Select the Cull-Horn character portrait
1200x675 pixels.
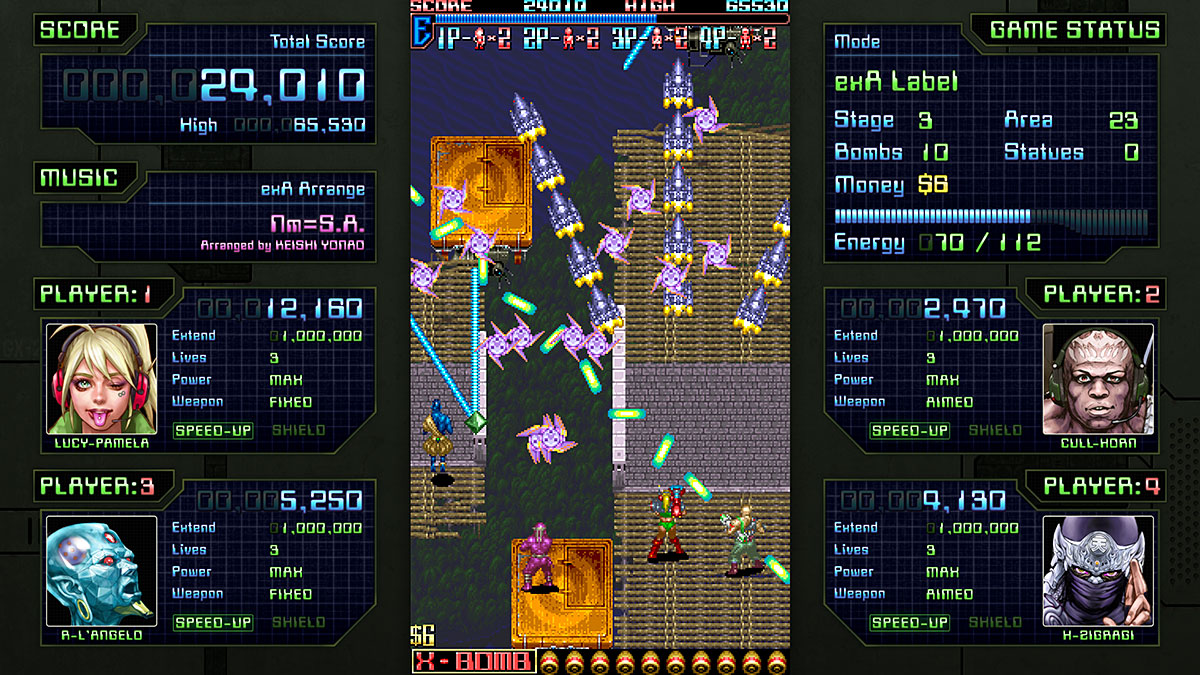click(1097, 378)
